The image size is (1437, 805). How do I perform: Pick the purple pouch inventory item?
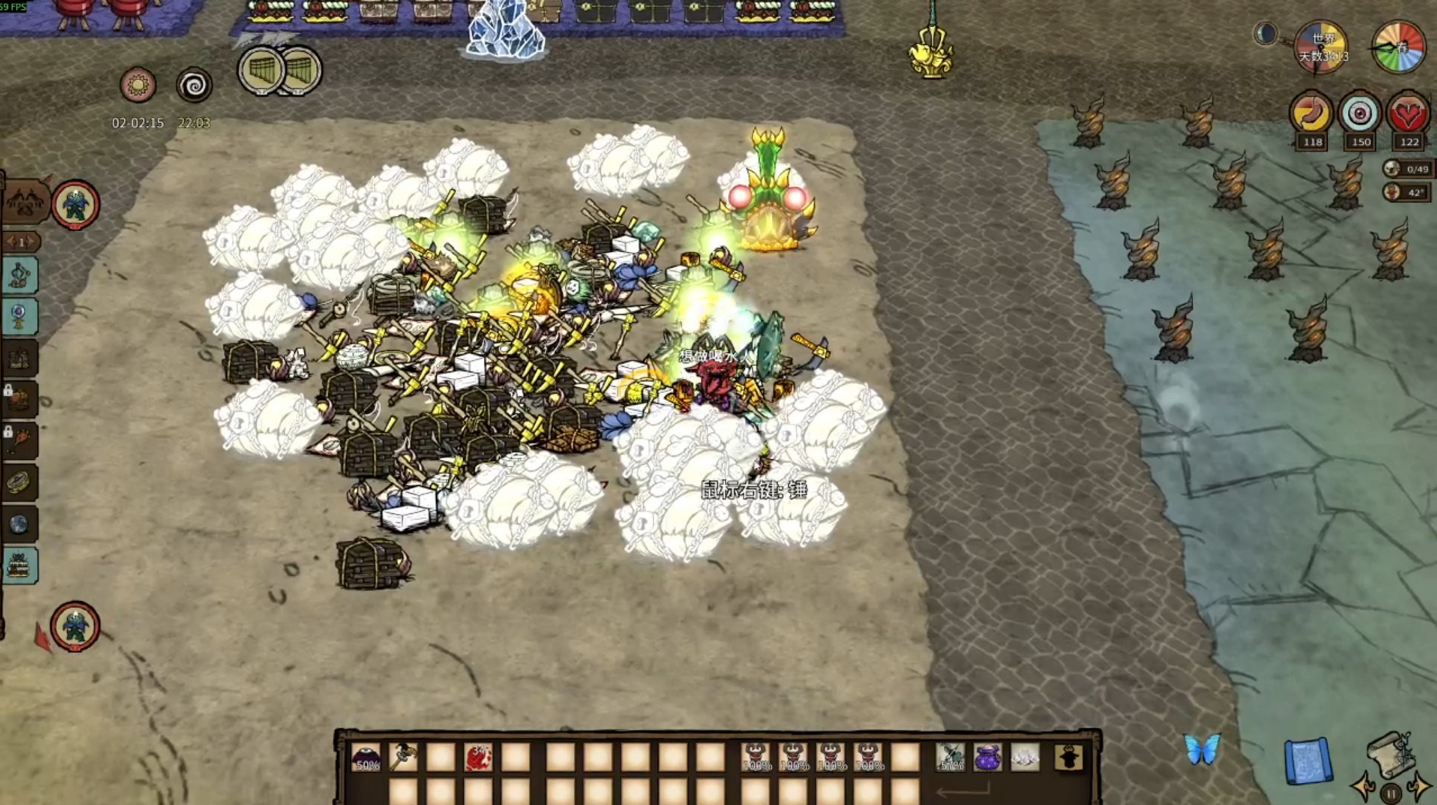tap(987, 757)
